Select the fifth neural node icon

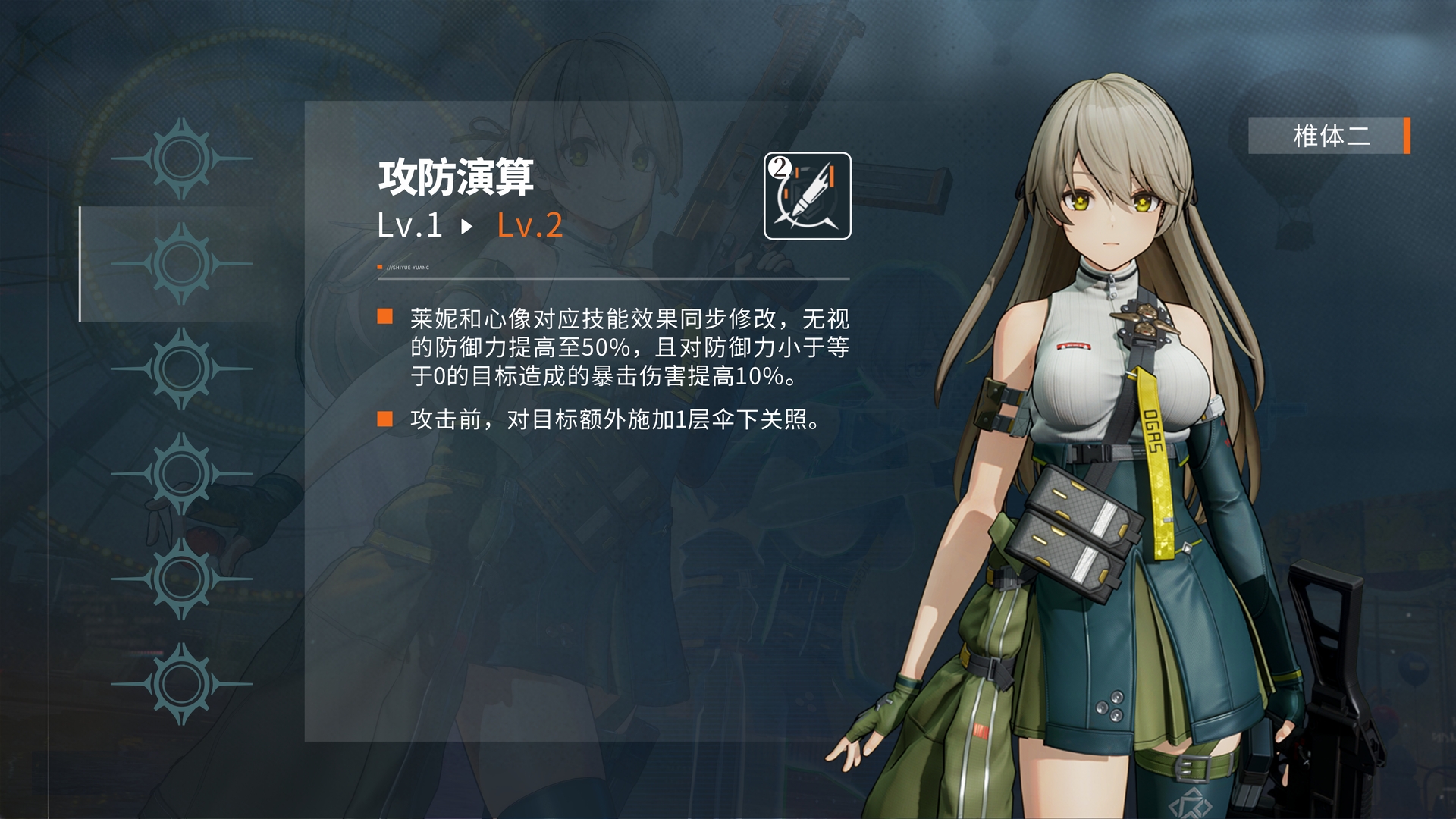(x=180, y=579)
